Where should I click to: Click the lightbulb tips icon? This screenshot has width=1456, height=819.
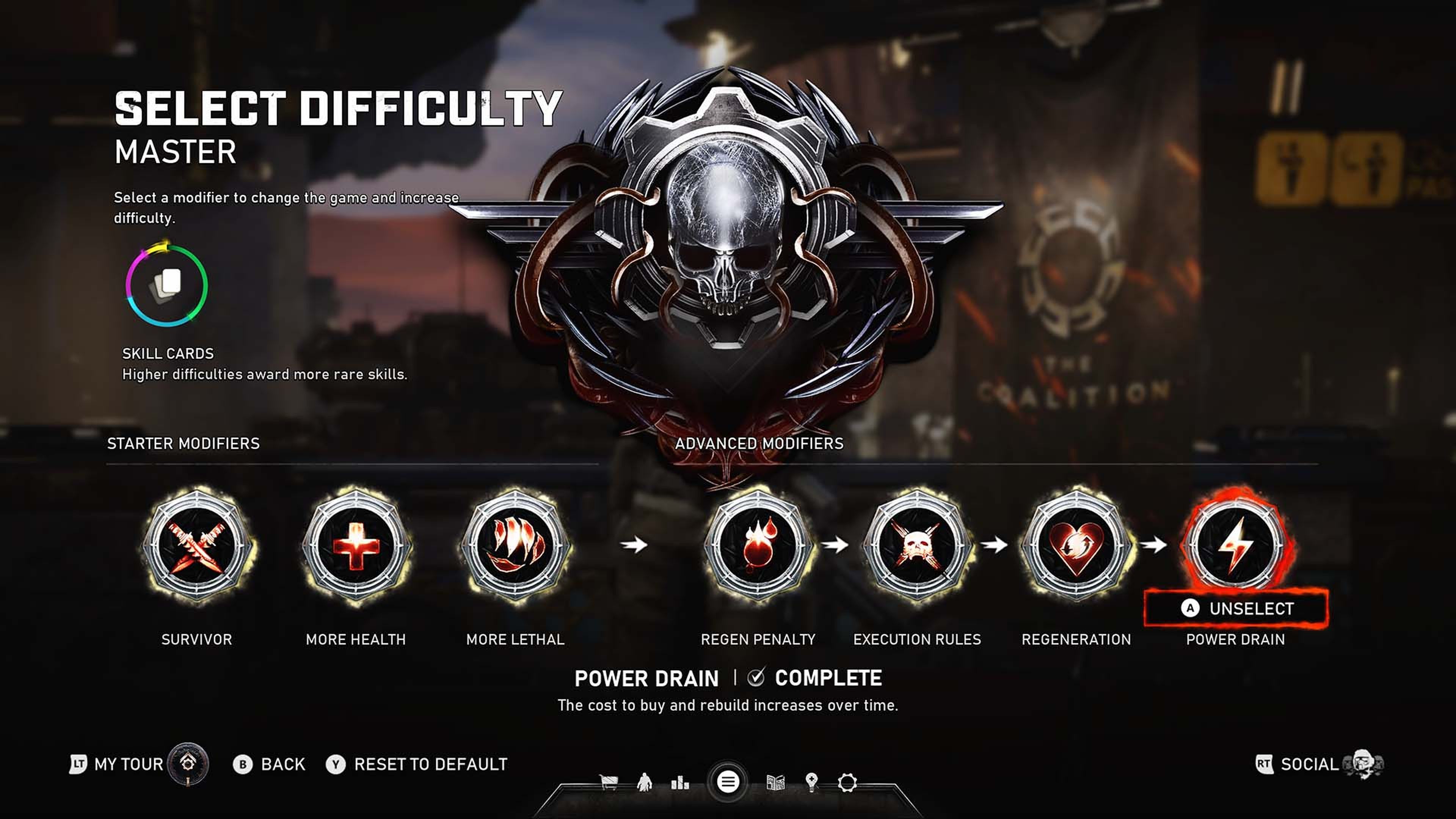812,782
